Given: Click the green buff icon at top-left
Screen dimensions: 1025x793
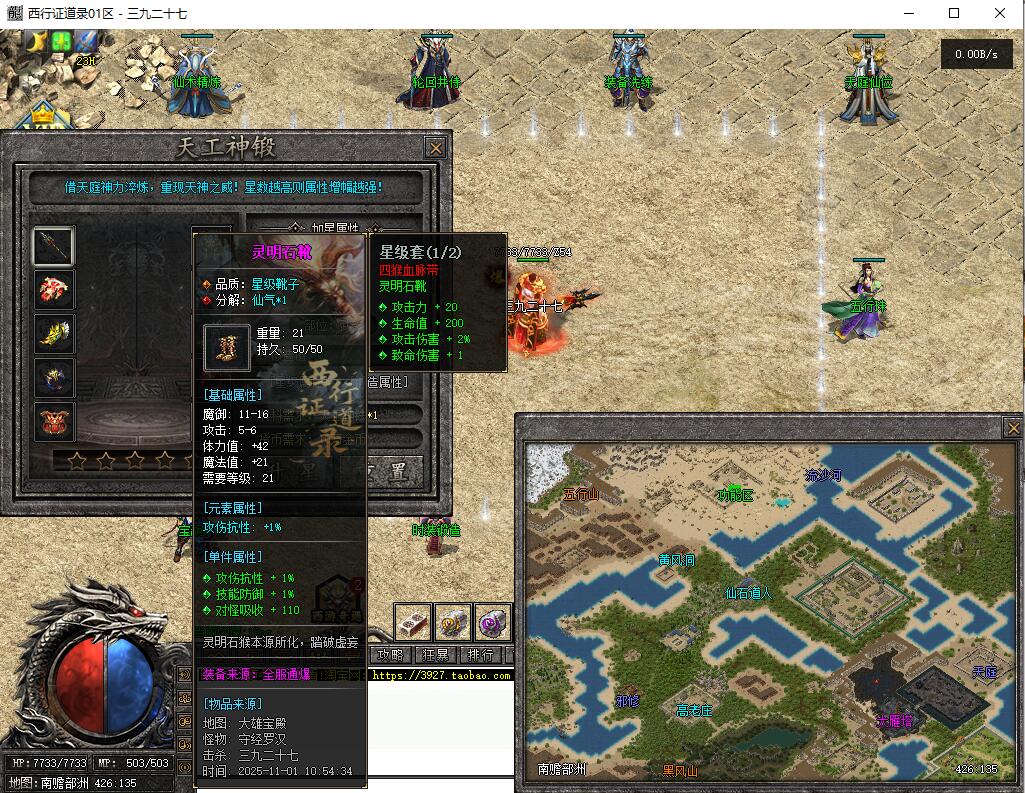Looking at the screenshot, I should [62, 42].
